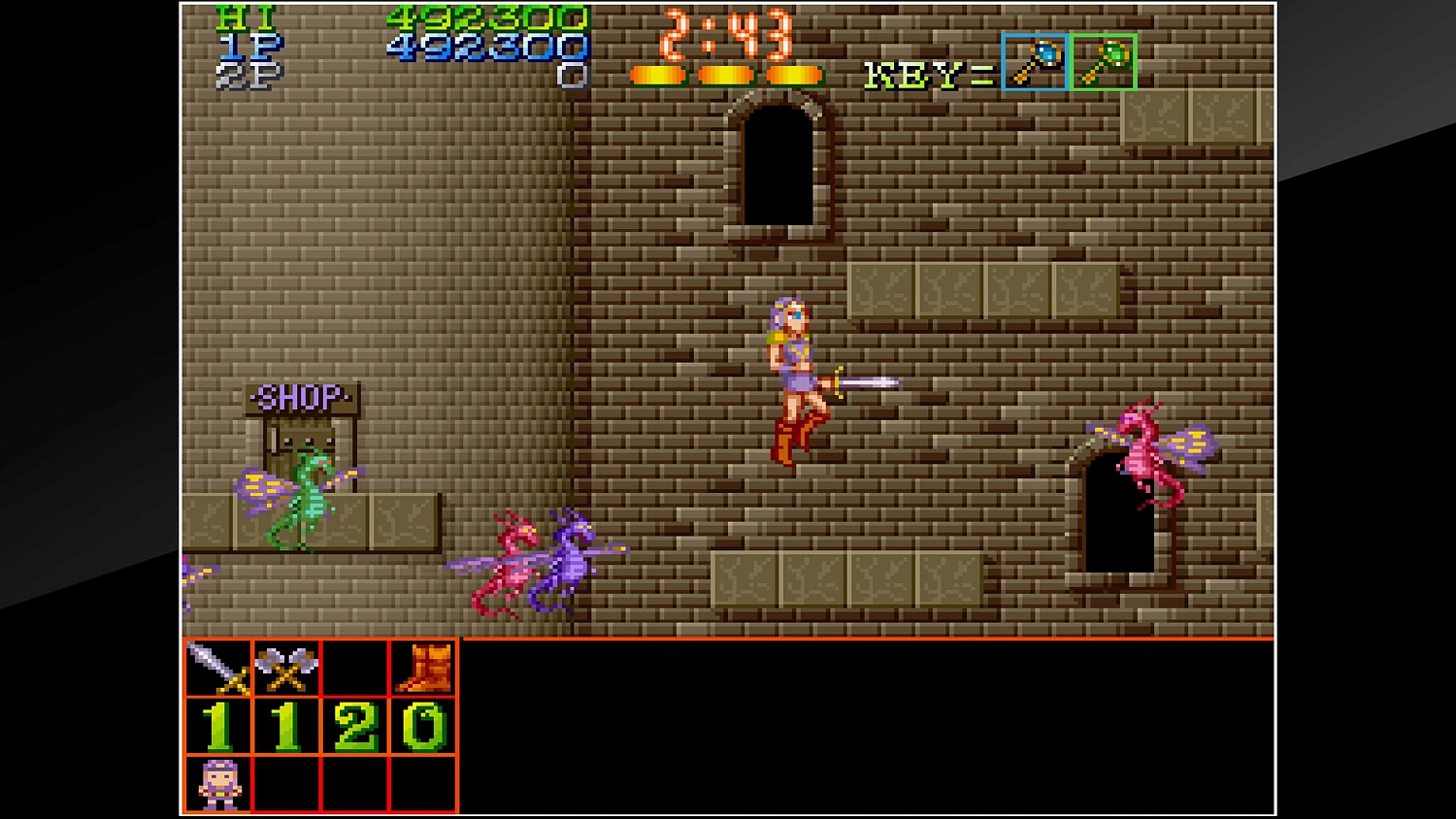The width and height of the screenshot is (1456, 819).
Task: Click the boots icon in the item bar
Action: (x=422, y=668)
